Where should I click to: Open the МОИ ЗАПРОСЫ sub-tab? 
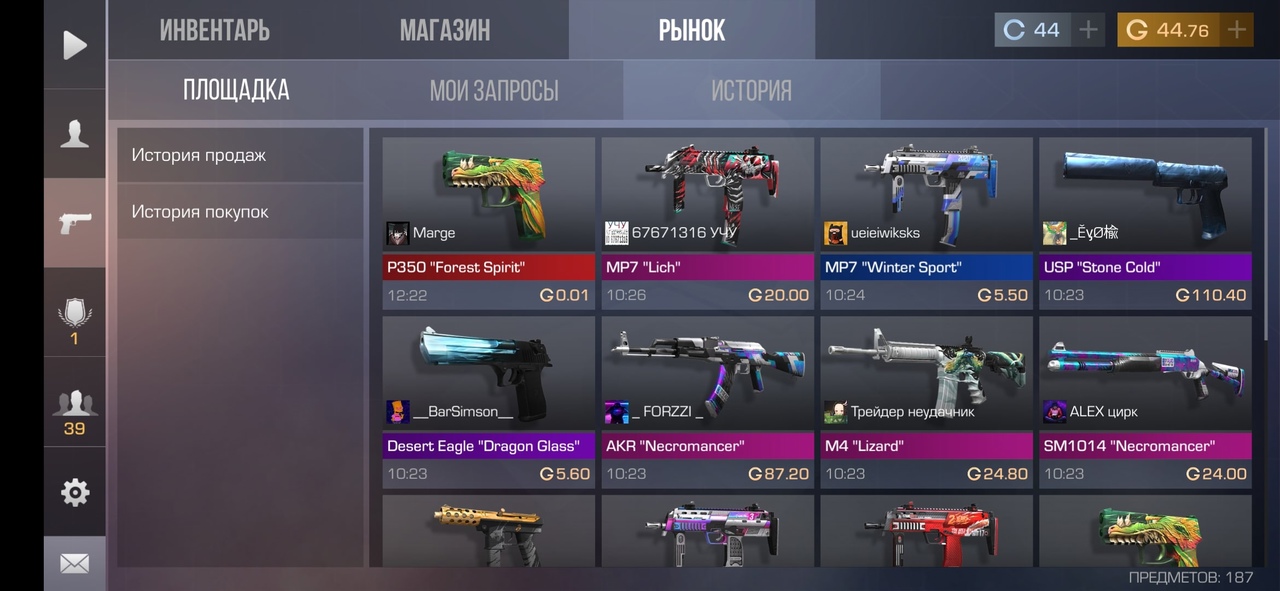[x=494, y=91]
